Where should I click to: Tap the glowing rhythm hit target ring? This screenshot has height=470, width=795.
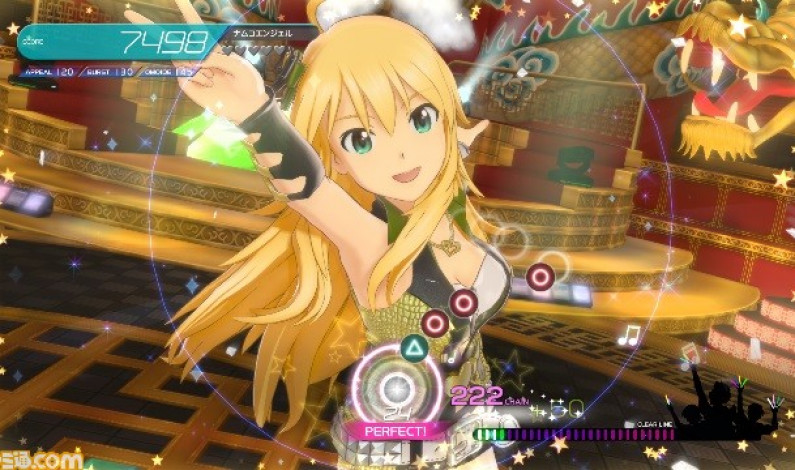click(397, 385)
